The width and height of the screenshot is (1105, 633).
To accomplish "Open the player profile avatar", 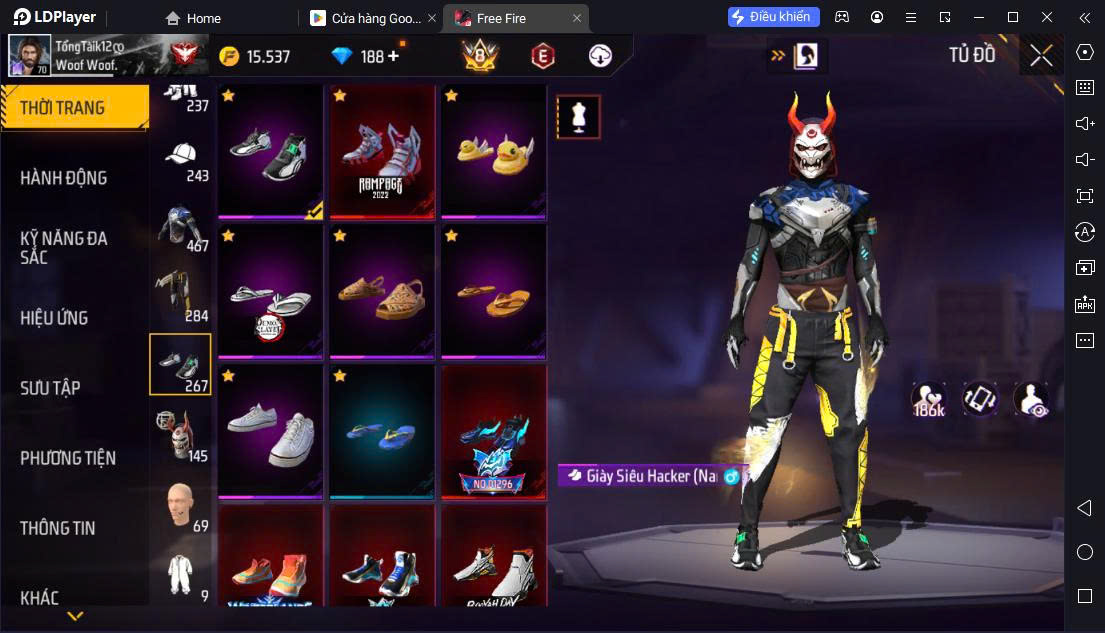I will pos(30,56).
